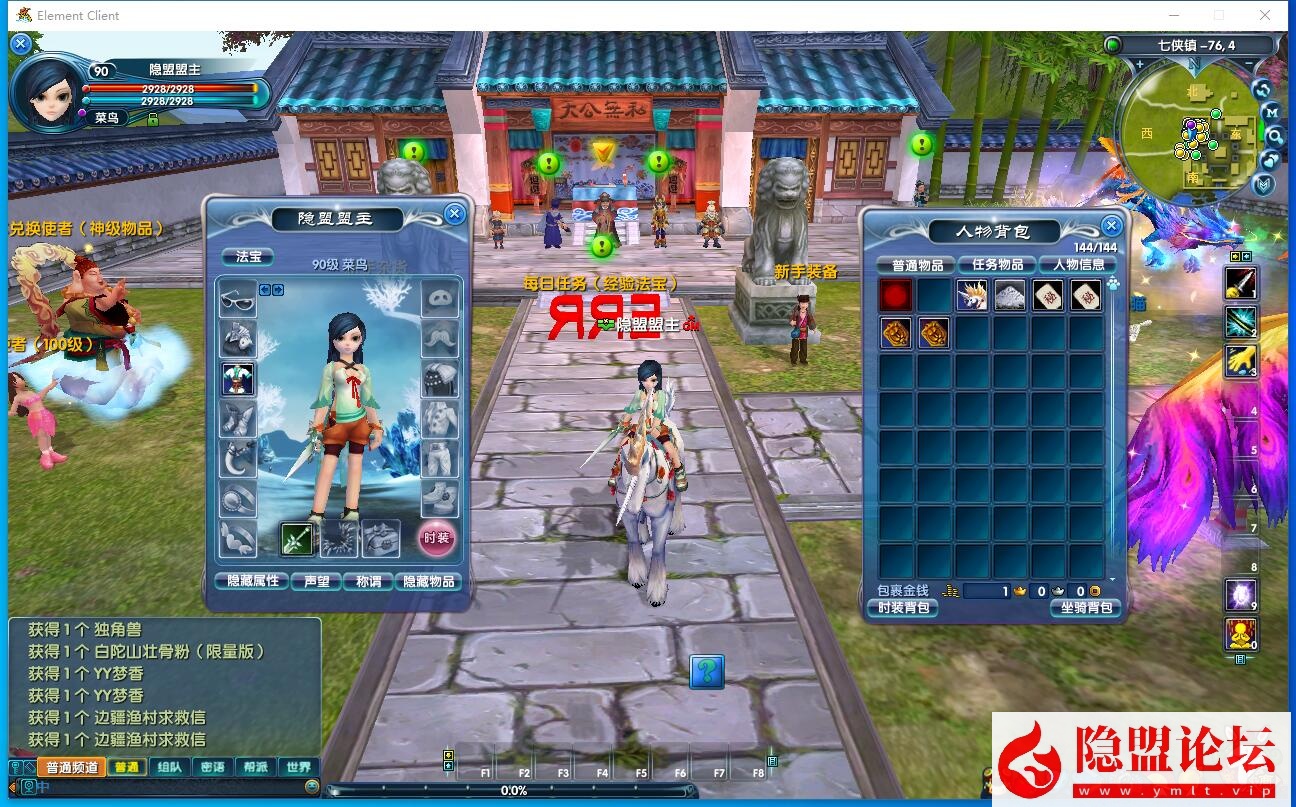Click the 隐藏属性 button
This screenshot has width=1296, height=807.
tap(252, 581)
